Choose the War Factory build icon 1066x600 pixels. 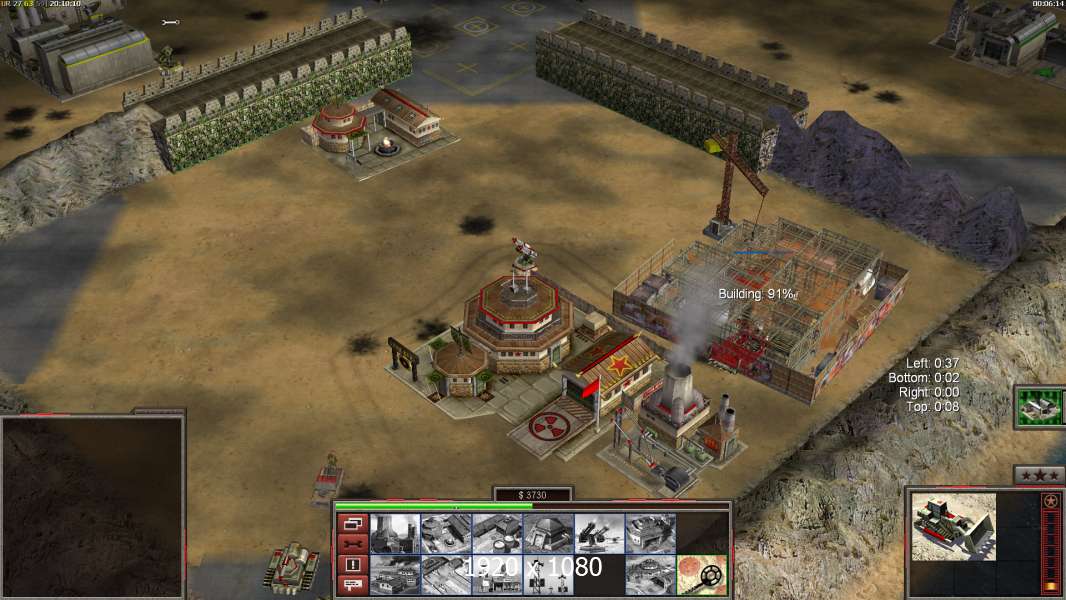click(x=650, y=533)
